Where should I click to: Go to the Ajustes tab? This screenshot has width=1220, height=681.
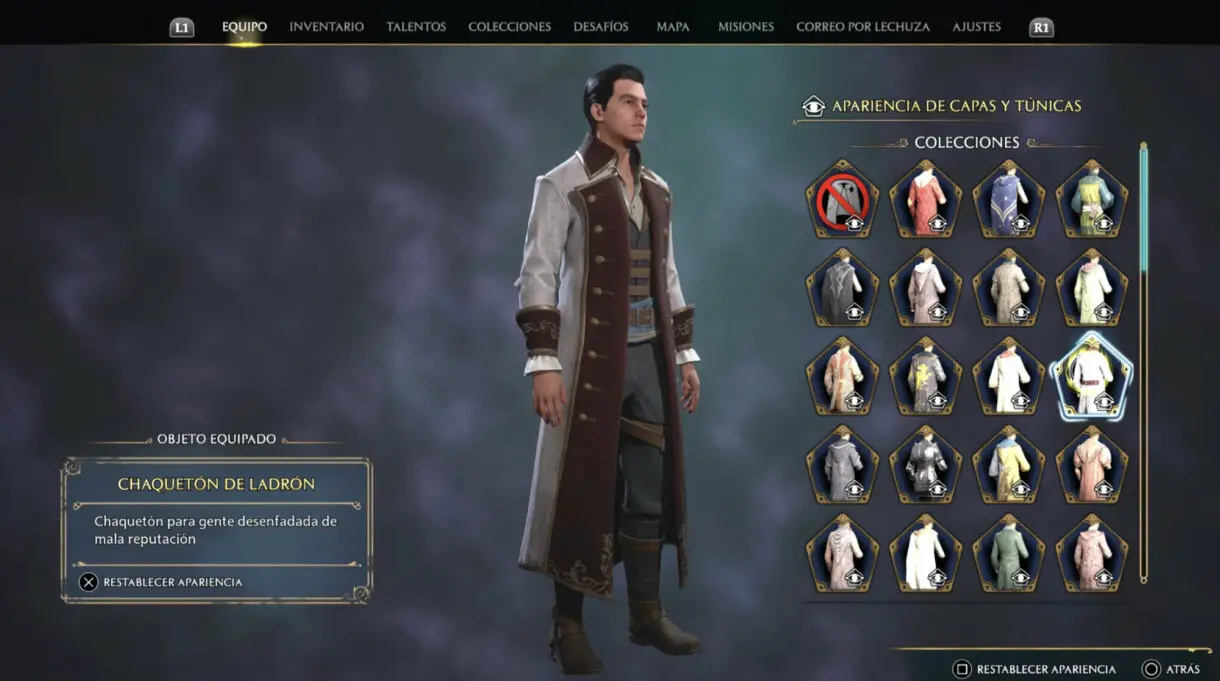[976, 27]
